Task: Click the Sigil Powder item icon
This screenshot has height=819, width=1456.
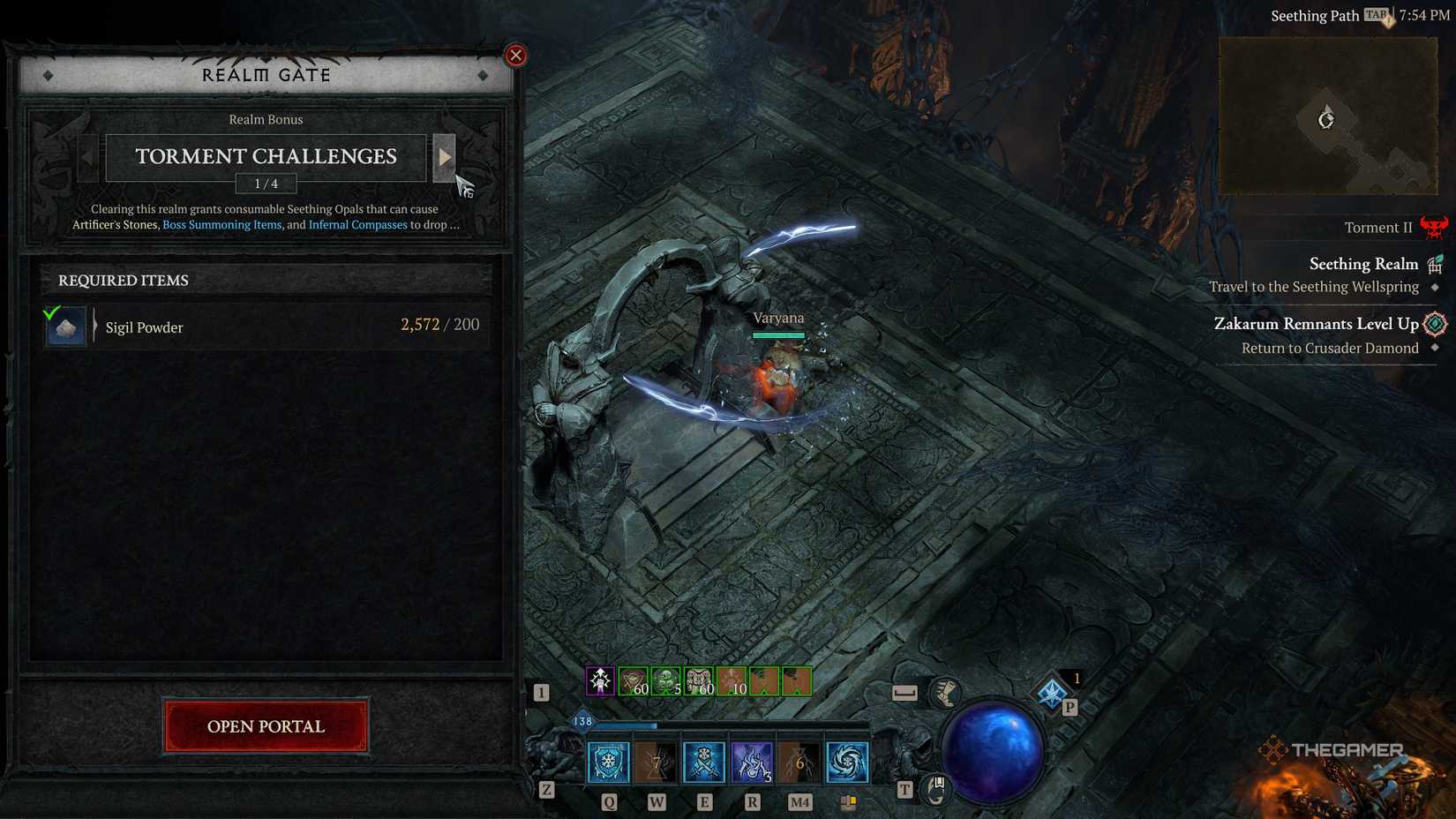Action: tap(64, 326)
